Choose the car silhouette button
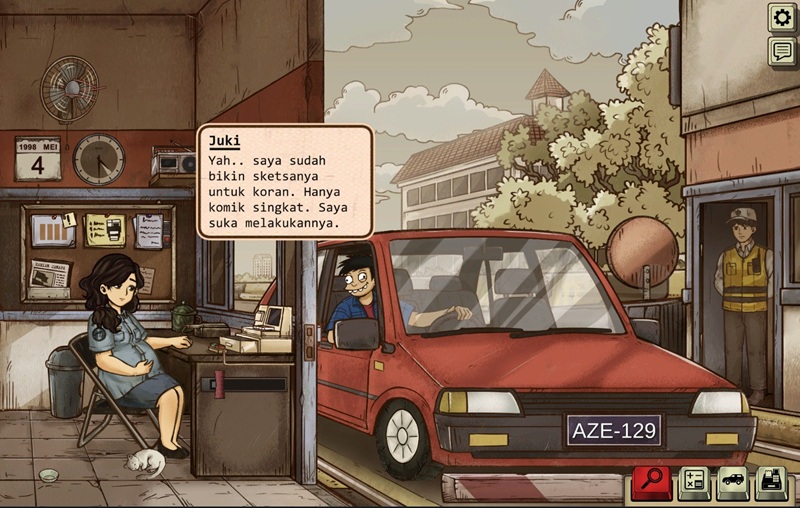 pyautogui.click(x=731, y=483)
